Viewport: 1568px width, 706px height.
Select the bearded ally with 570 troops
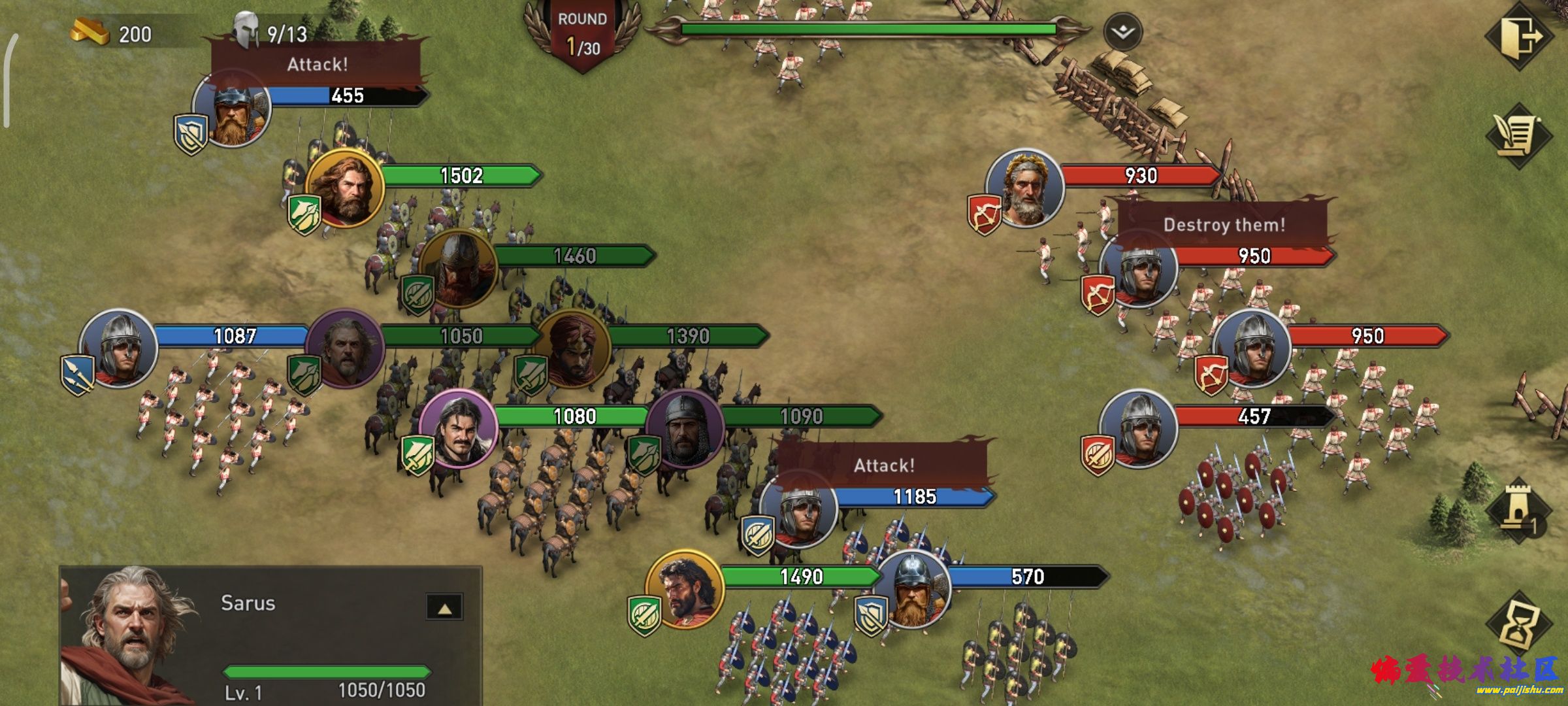coord(912,589)
